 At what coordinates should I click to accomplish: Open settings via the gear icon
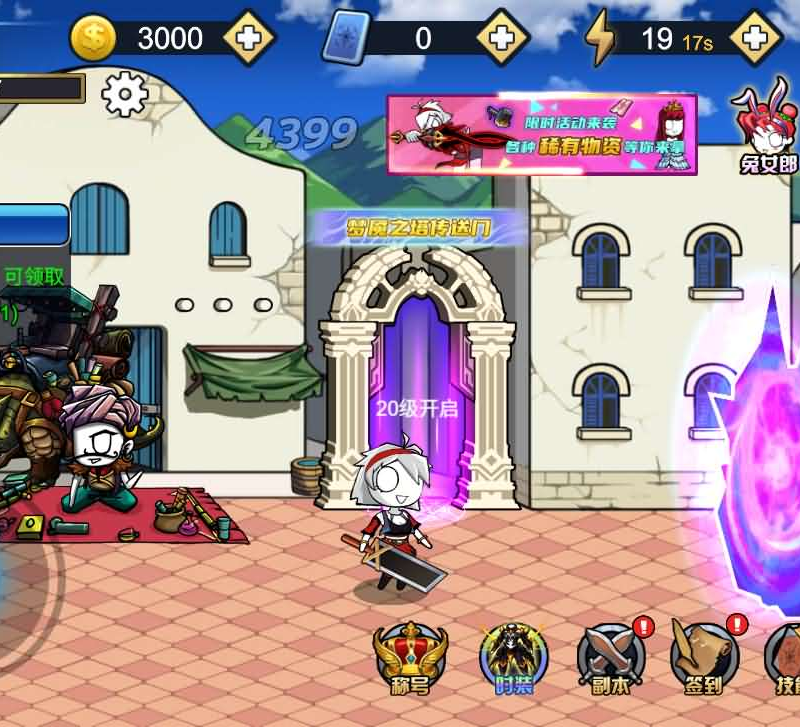click(125, 94)
